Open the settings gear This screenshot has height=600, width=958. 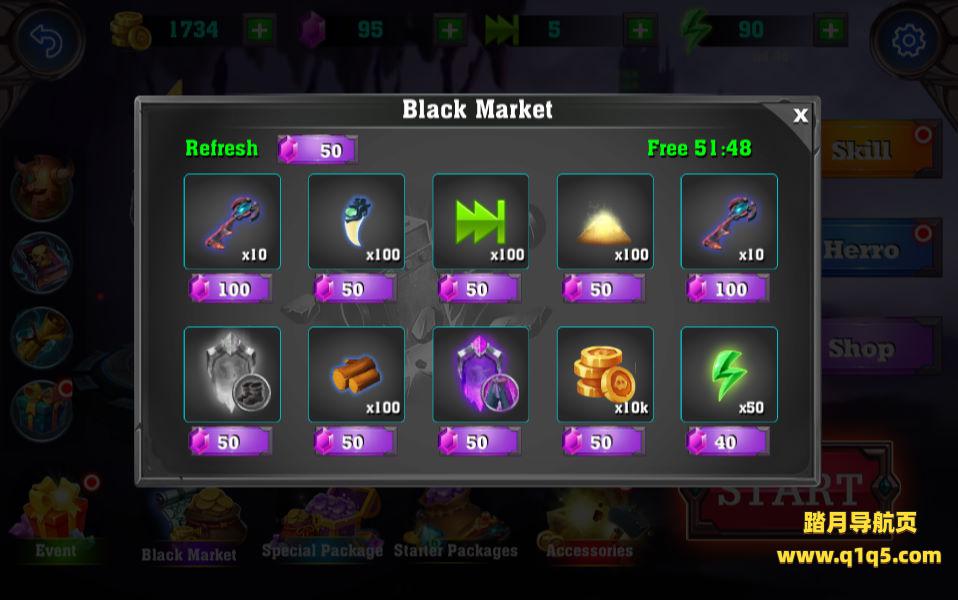click(908, 40)
